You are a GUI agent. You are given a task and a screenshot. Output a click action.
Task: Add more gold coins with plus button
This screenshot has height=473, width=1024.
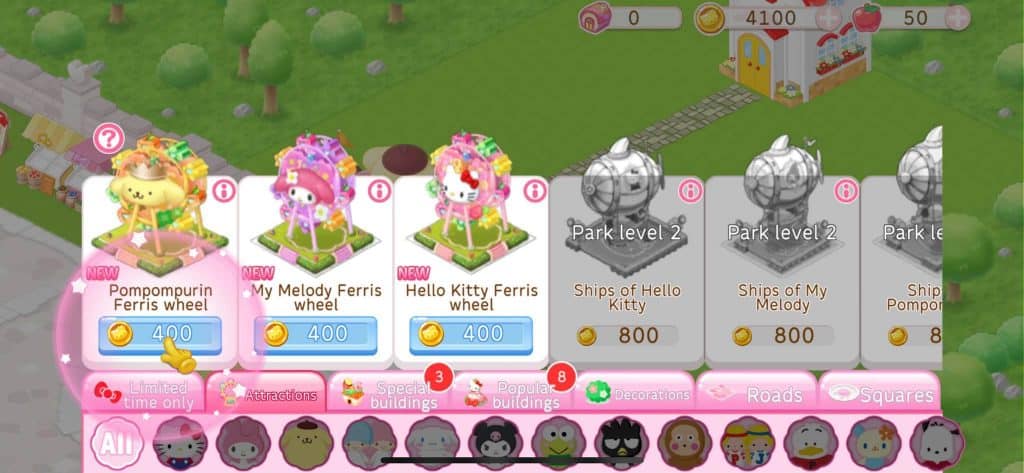[828, 18]
